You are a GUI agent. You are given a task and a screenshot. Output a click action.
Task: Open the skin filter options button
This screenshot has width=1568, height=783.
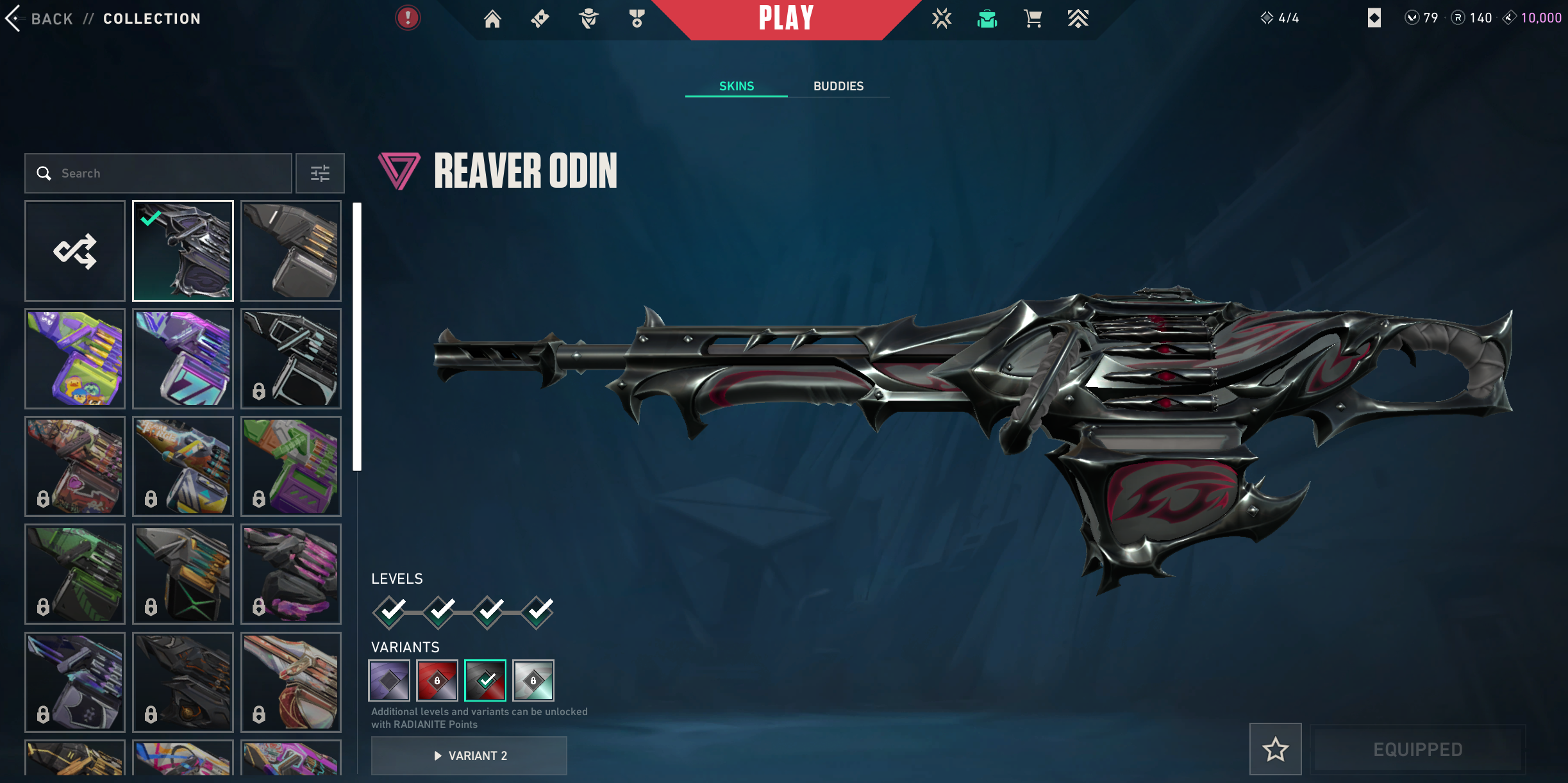(x=320, y=173)
